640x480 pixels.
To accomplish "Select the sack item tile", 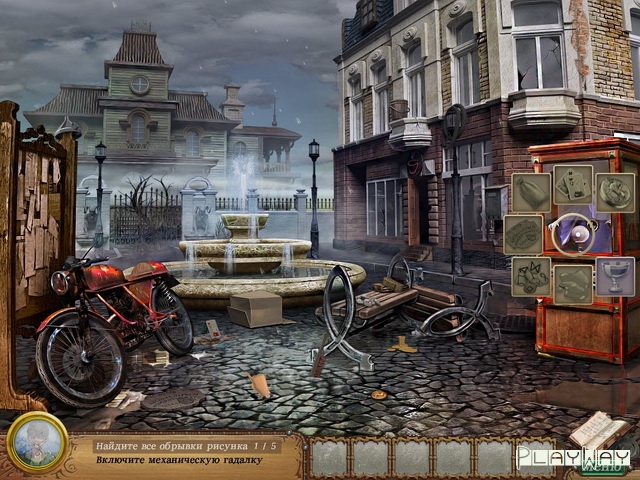I will point(531,192).
